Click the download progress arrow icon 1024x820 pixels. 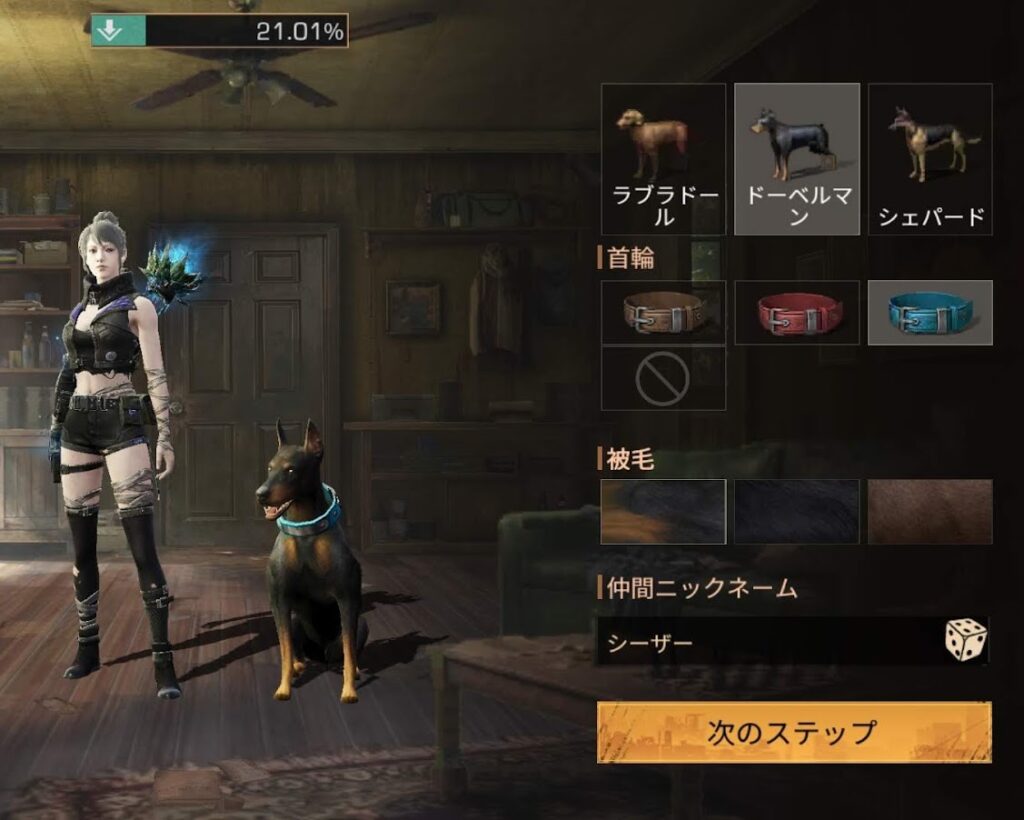point(111,31)
